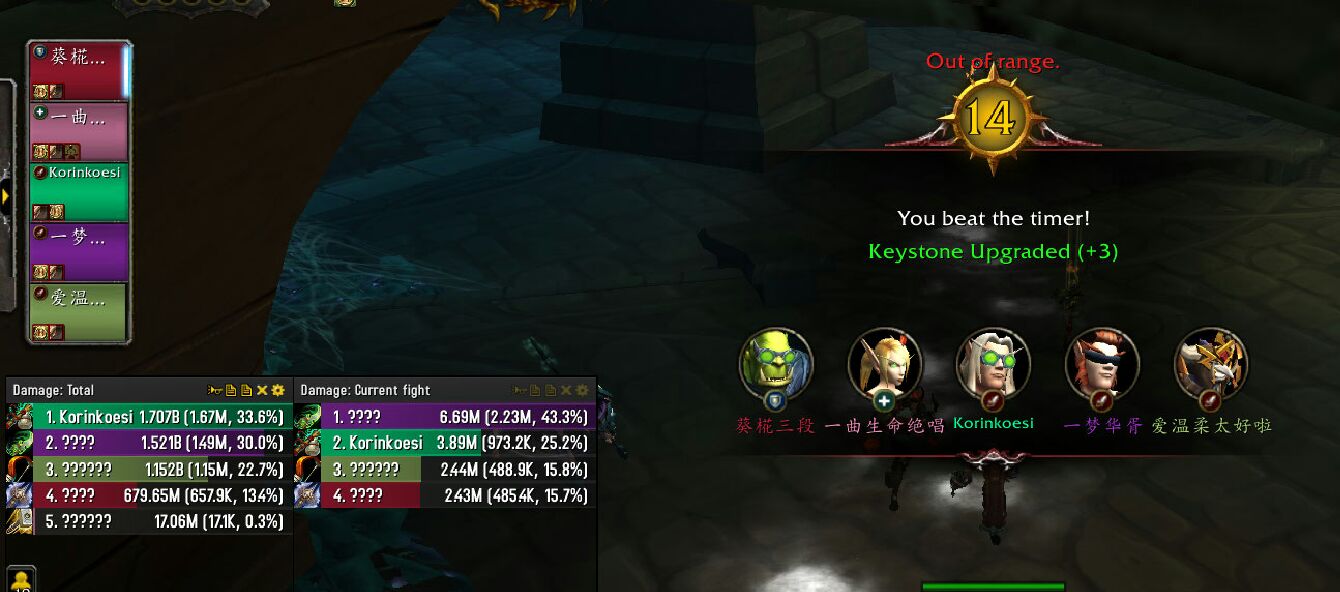Image resolution: width=1340 pixels, height=592 pixels.
Task: Select the healer portrait 一曲生命绝唱
Action: [884, 364]
